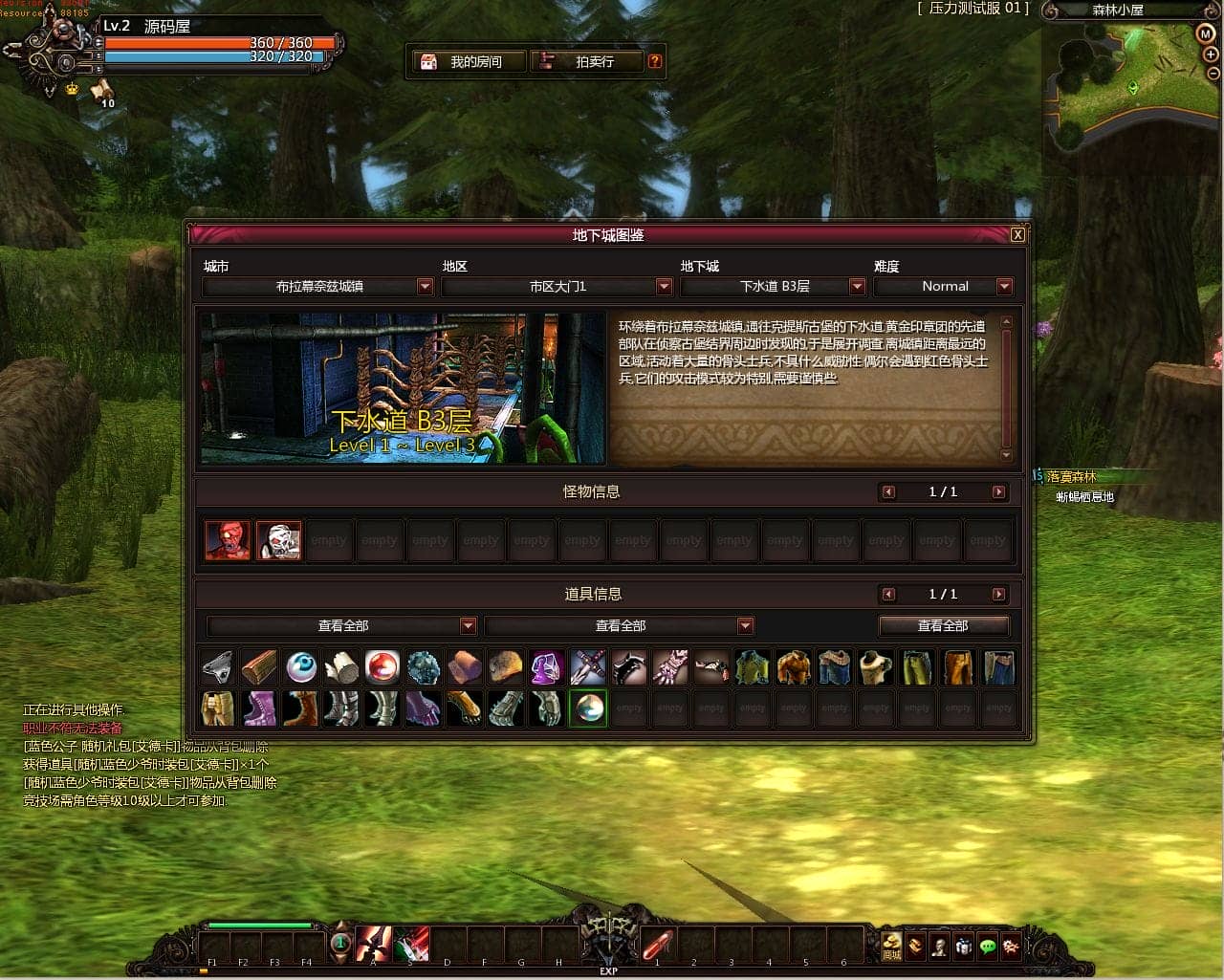Choose the highlighted pearl orb item
The image size is (1224, 980).
pos(587,708)
